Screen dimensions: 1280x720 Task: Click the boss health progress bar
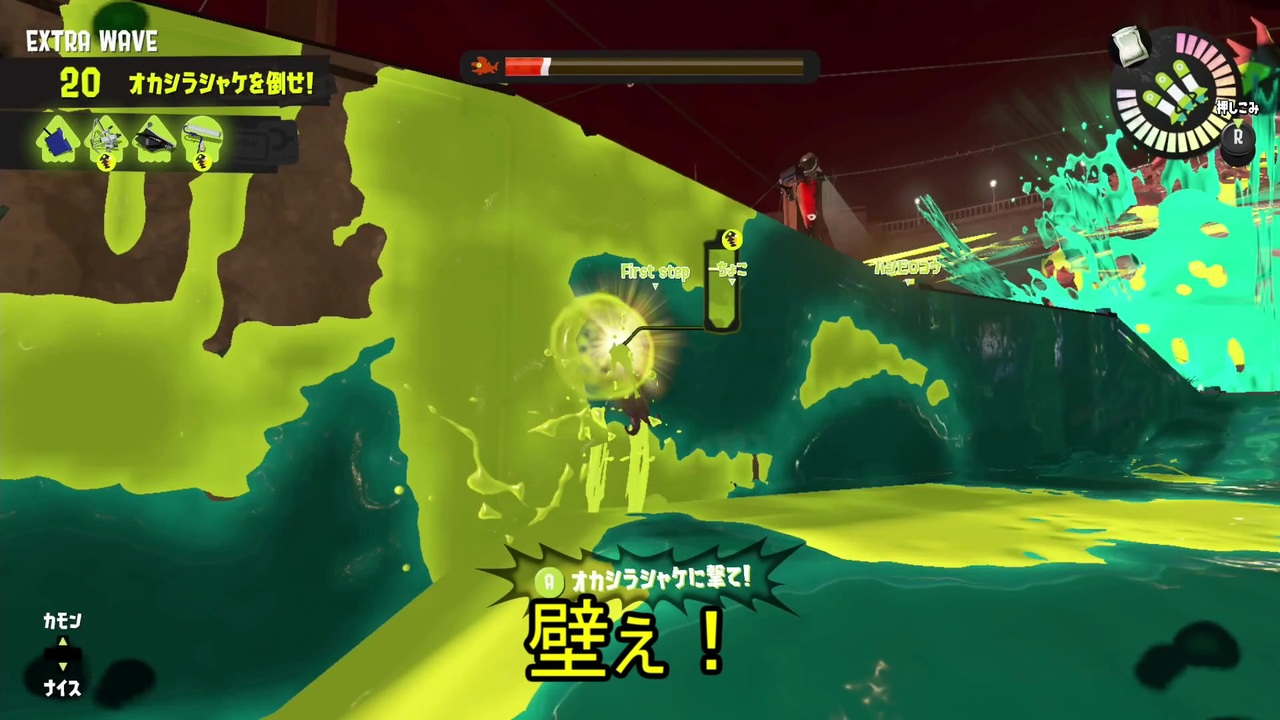click(655, 66)
